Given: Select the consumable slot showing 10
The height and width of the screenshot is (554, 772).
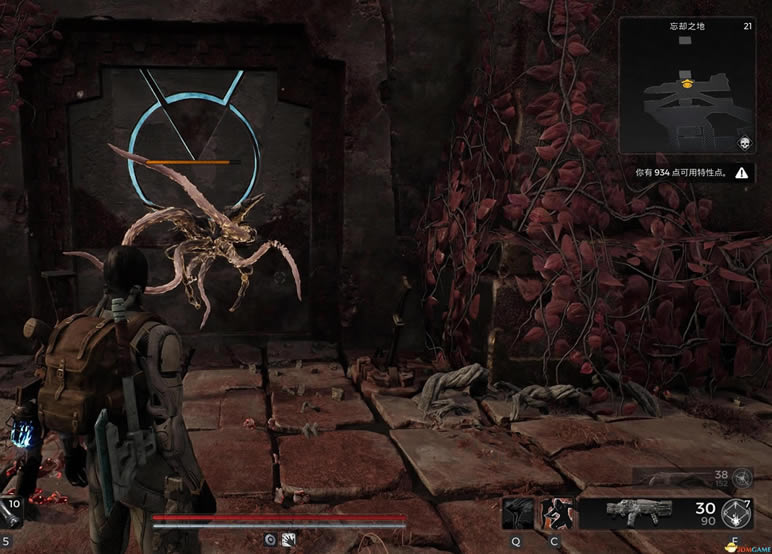Looking at the screenshot, I should (x=12, y=511).
